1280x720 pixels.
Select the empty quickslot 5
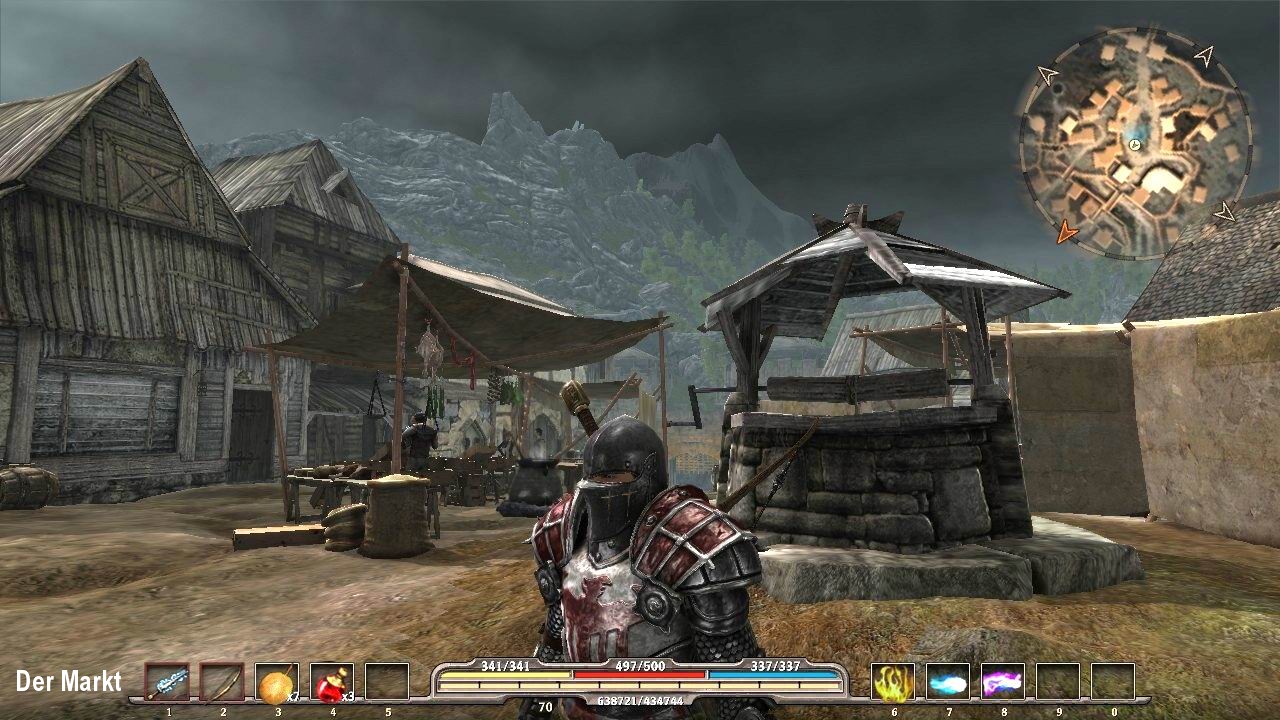(386, 681)
